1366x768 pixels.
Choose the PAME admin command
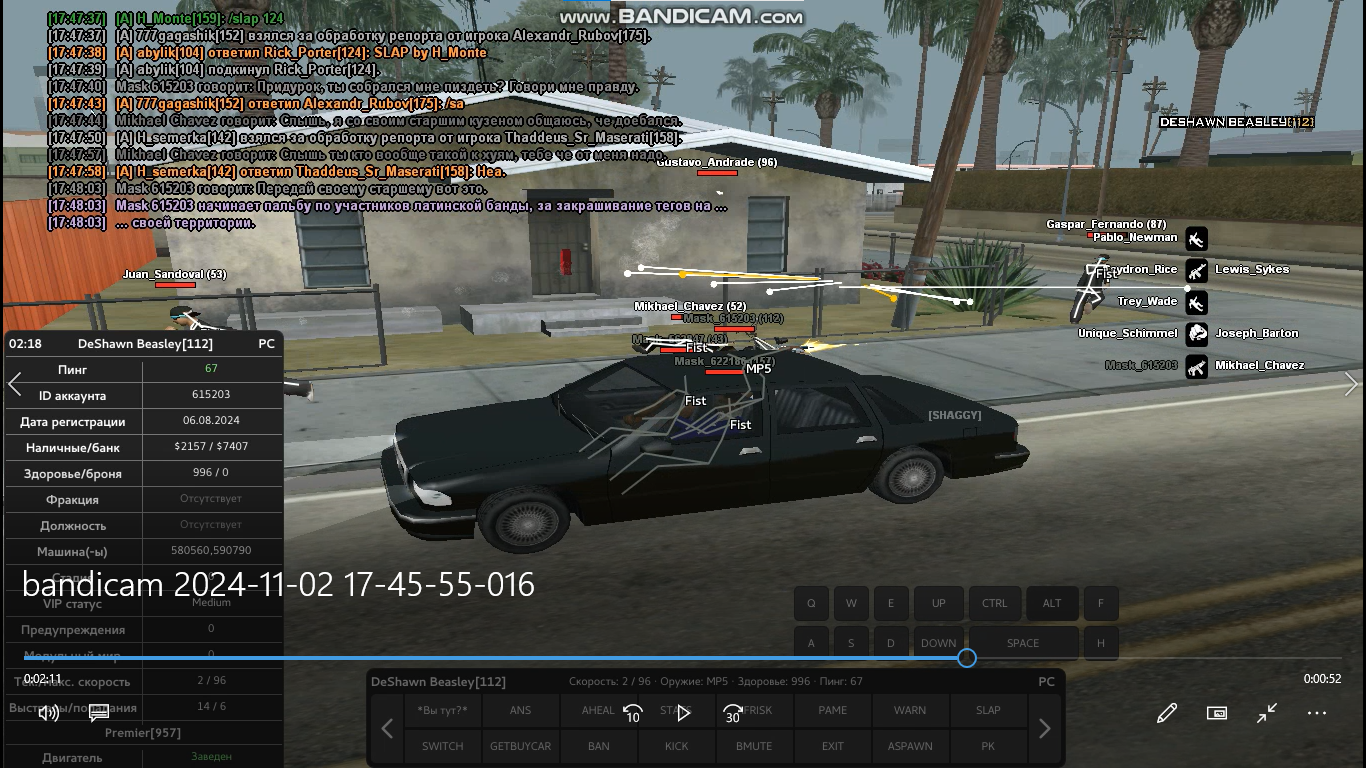tap(832, 710)
